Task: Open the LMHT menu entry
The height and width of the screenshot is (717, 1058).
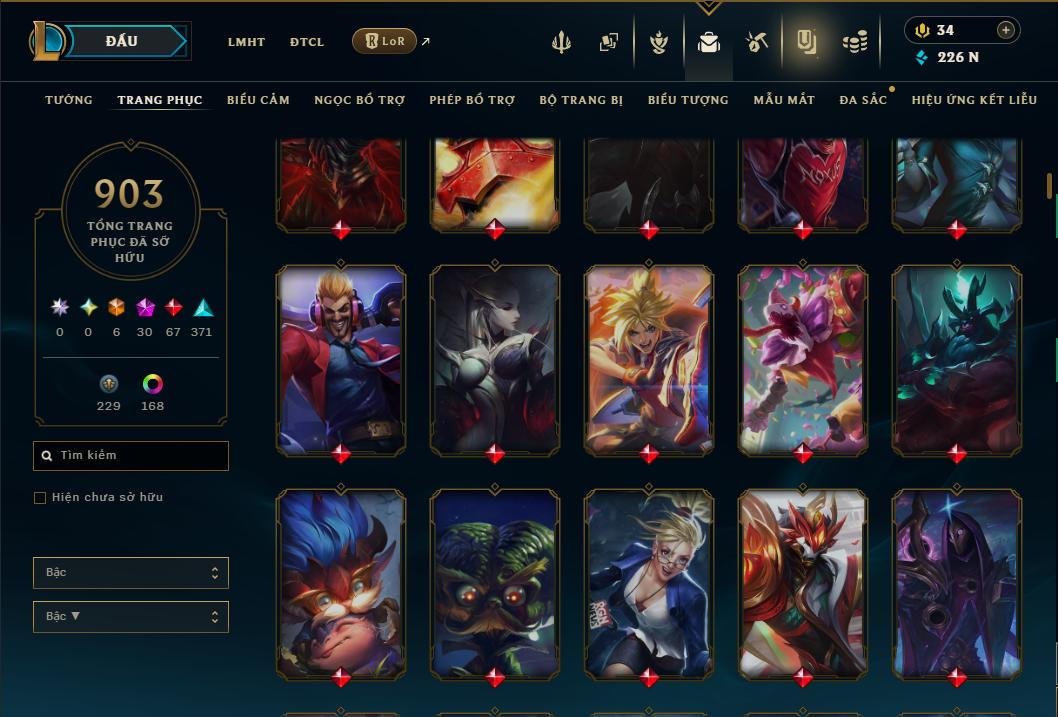Action: pyautogui.click(x=246, y=42)
